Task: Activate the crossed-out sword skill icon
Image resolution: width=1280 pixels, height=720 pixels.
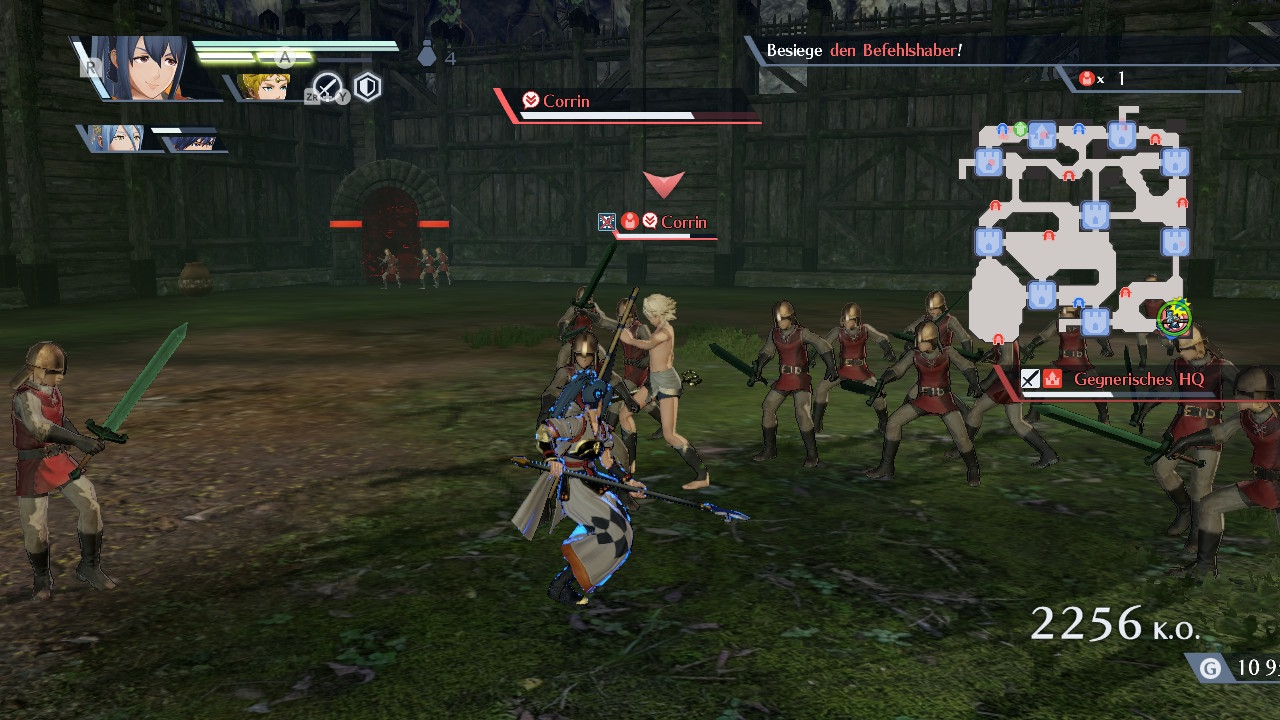Action: pyautogui.click(x=328, y=88)
